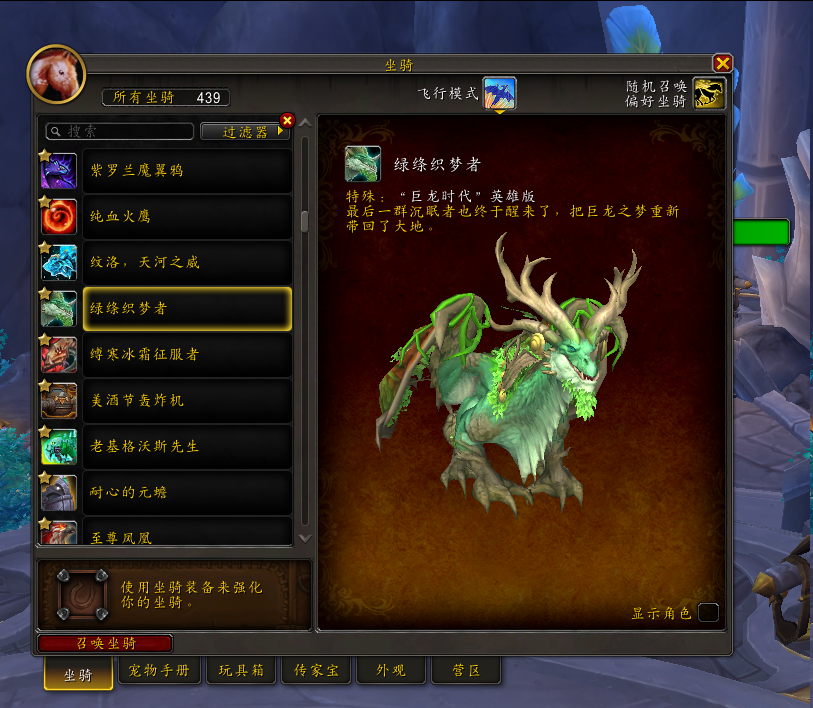Select 紫罗兰魔翼鸦 from the mount list
The height and width of the screenshot is (708, 813).
point(187,171)
